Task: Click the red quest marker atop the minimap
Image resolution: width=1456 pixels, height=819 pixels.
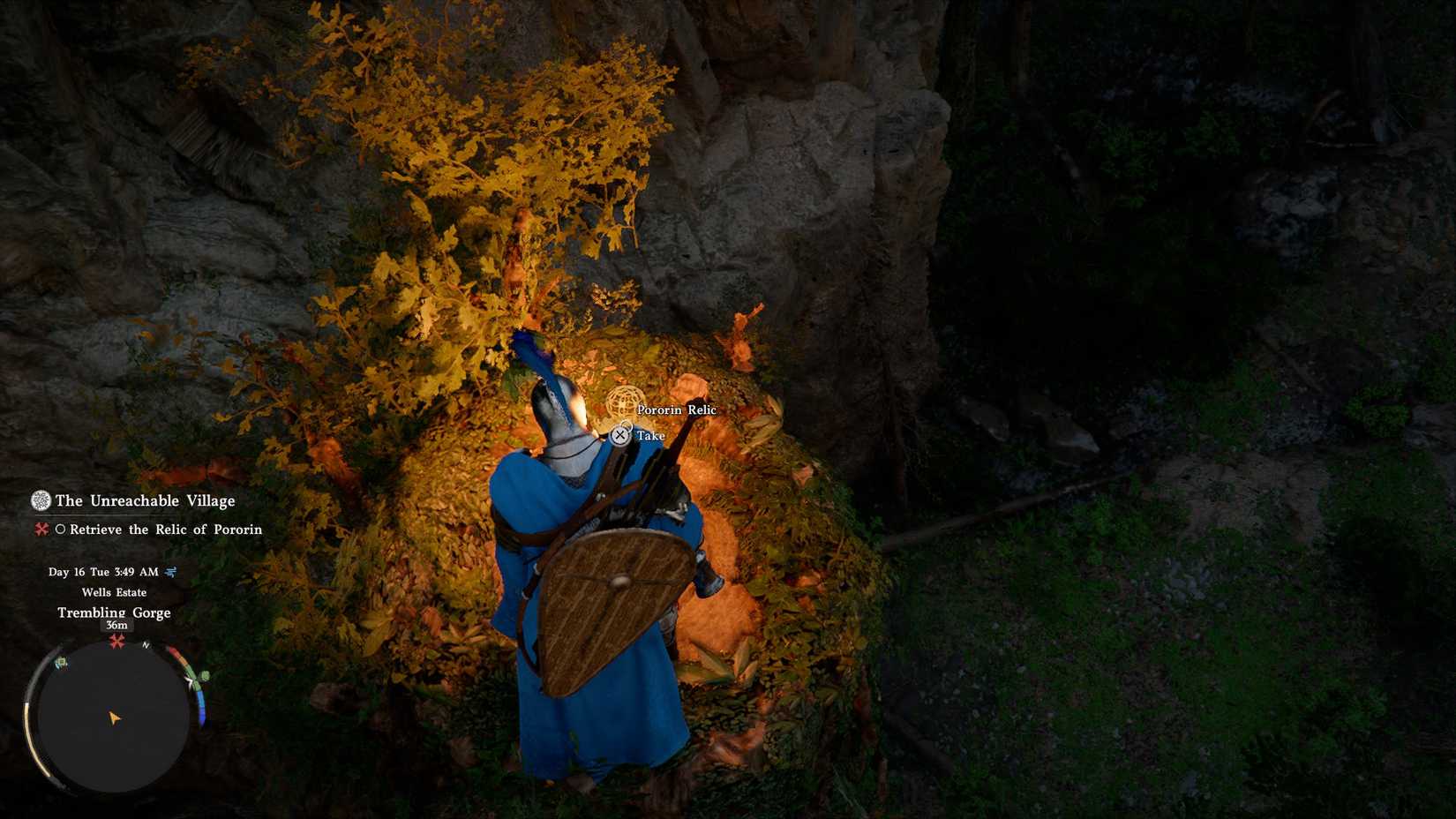Action: [x=116, y=641]
